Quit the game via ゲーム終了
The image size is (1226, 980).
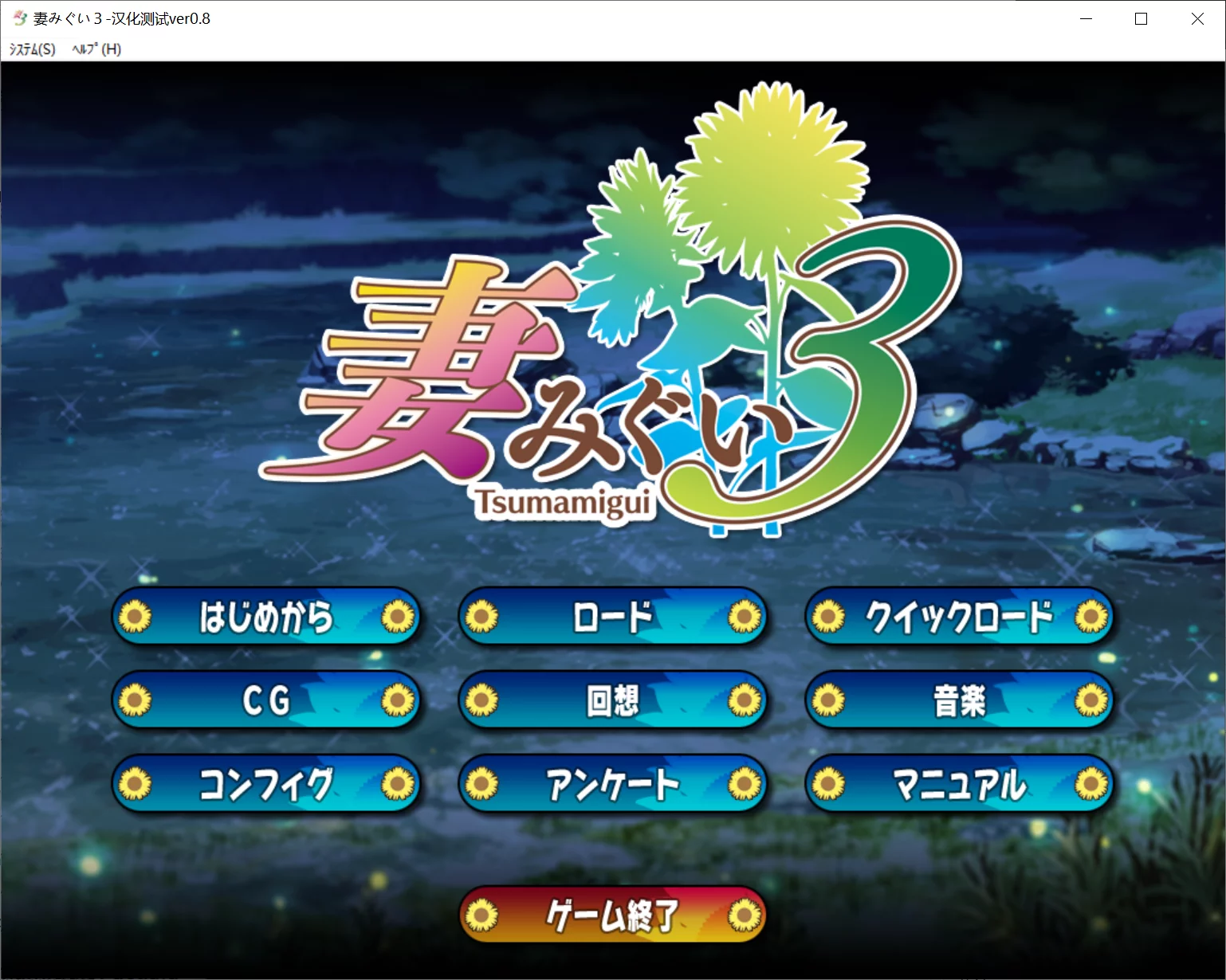coord(612,915)
